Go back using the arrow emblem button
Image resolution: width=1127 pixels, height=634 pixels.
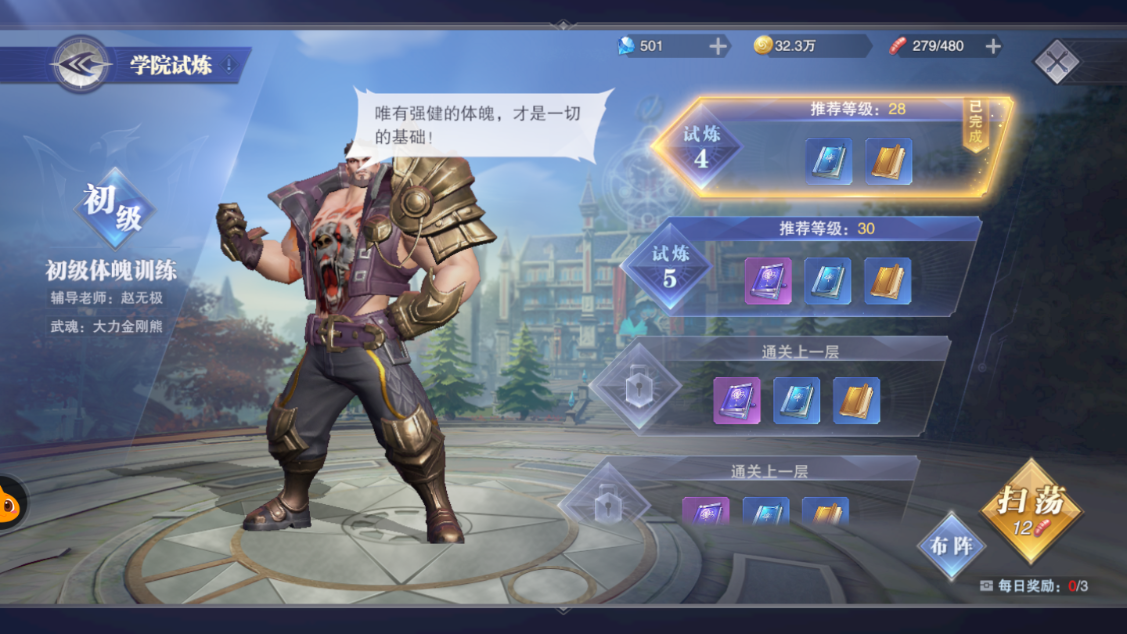pyautogui.click(x=81, y=64)
